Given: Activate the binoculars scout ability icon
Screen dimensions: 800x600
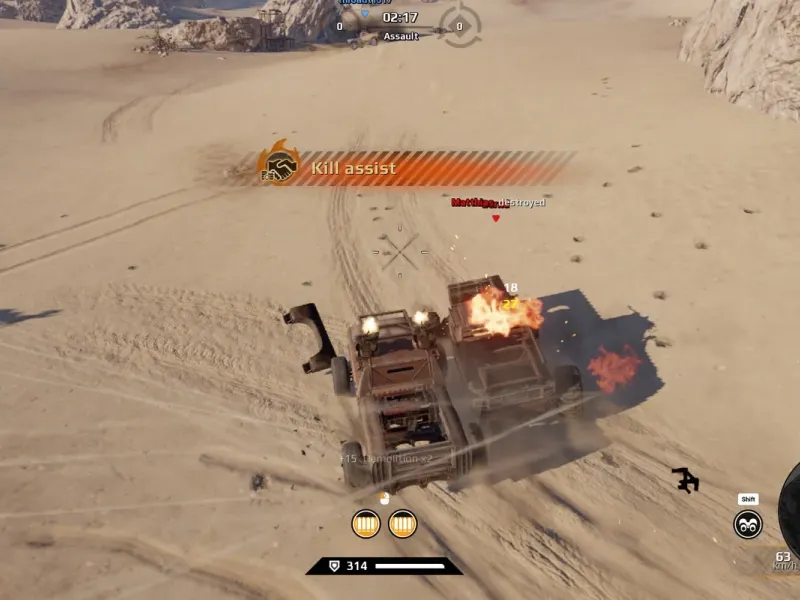Looking at the screenshot, I should 747,523.
